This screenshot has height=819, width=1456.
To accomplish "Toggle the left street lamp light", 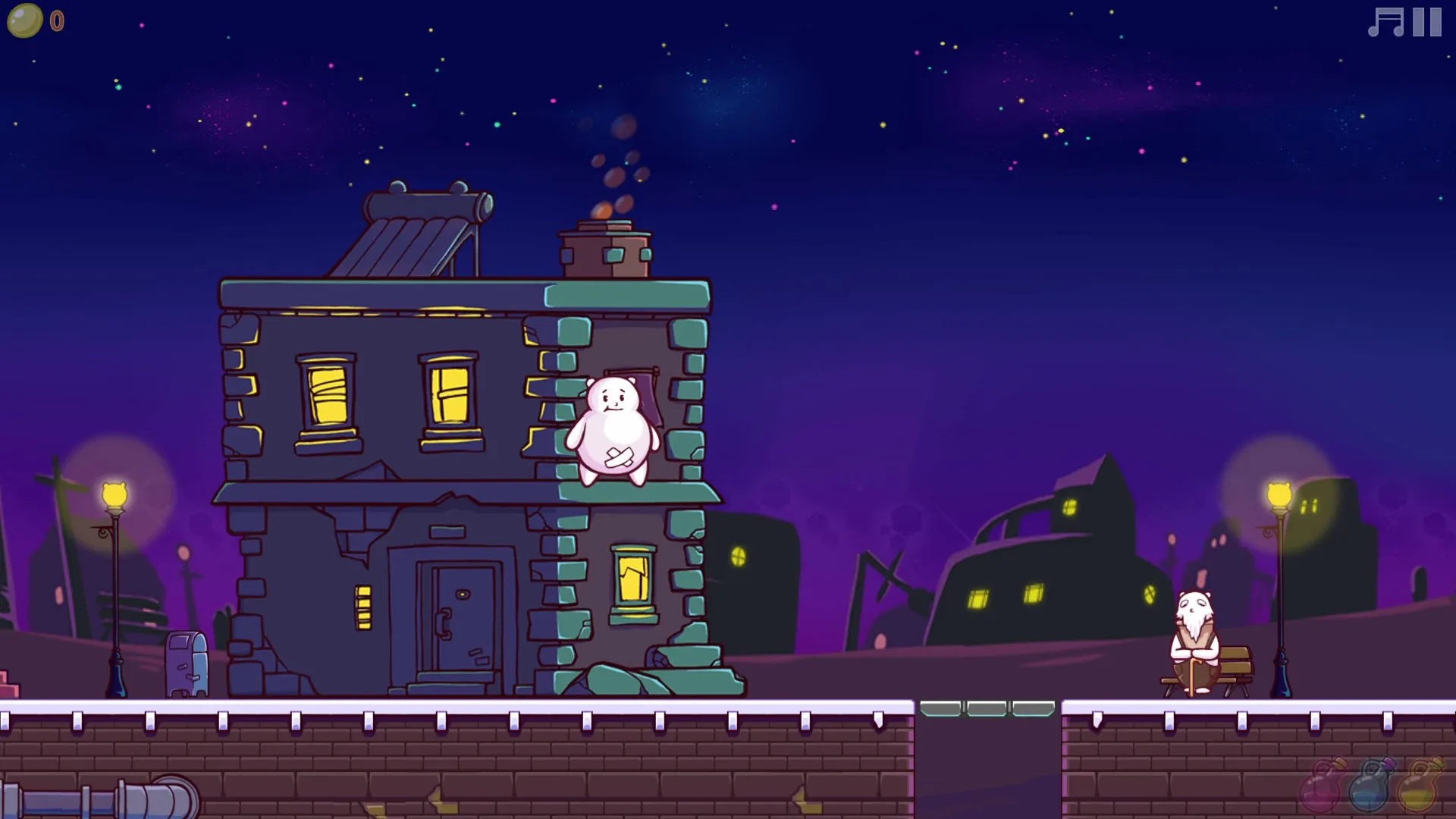I will [x=114, y=493].
